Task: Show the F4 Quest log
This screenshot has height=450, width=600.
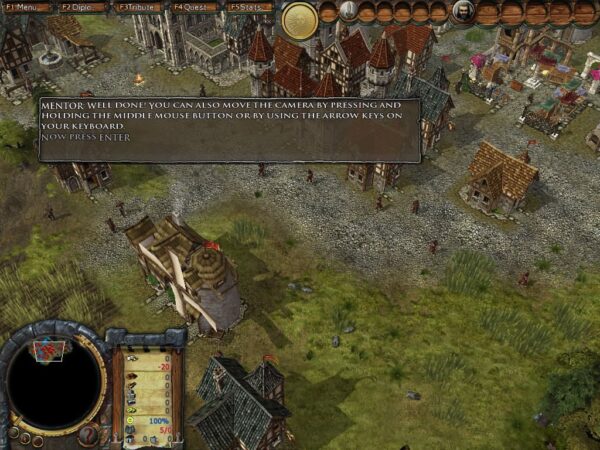Action: [x=194, y=7]
